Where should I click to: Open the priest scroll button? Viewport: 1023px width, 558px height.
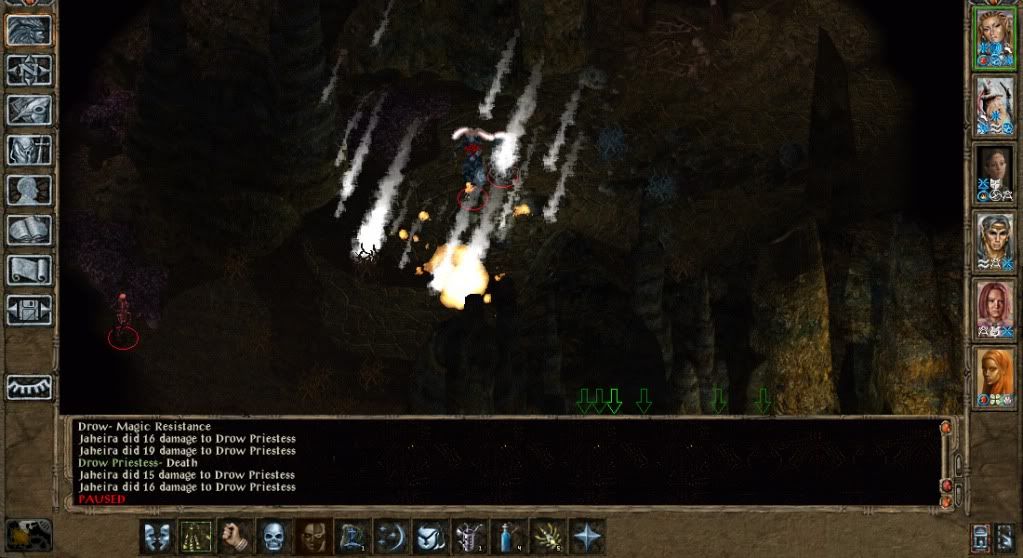[29, 270]
